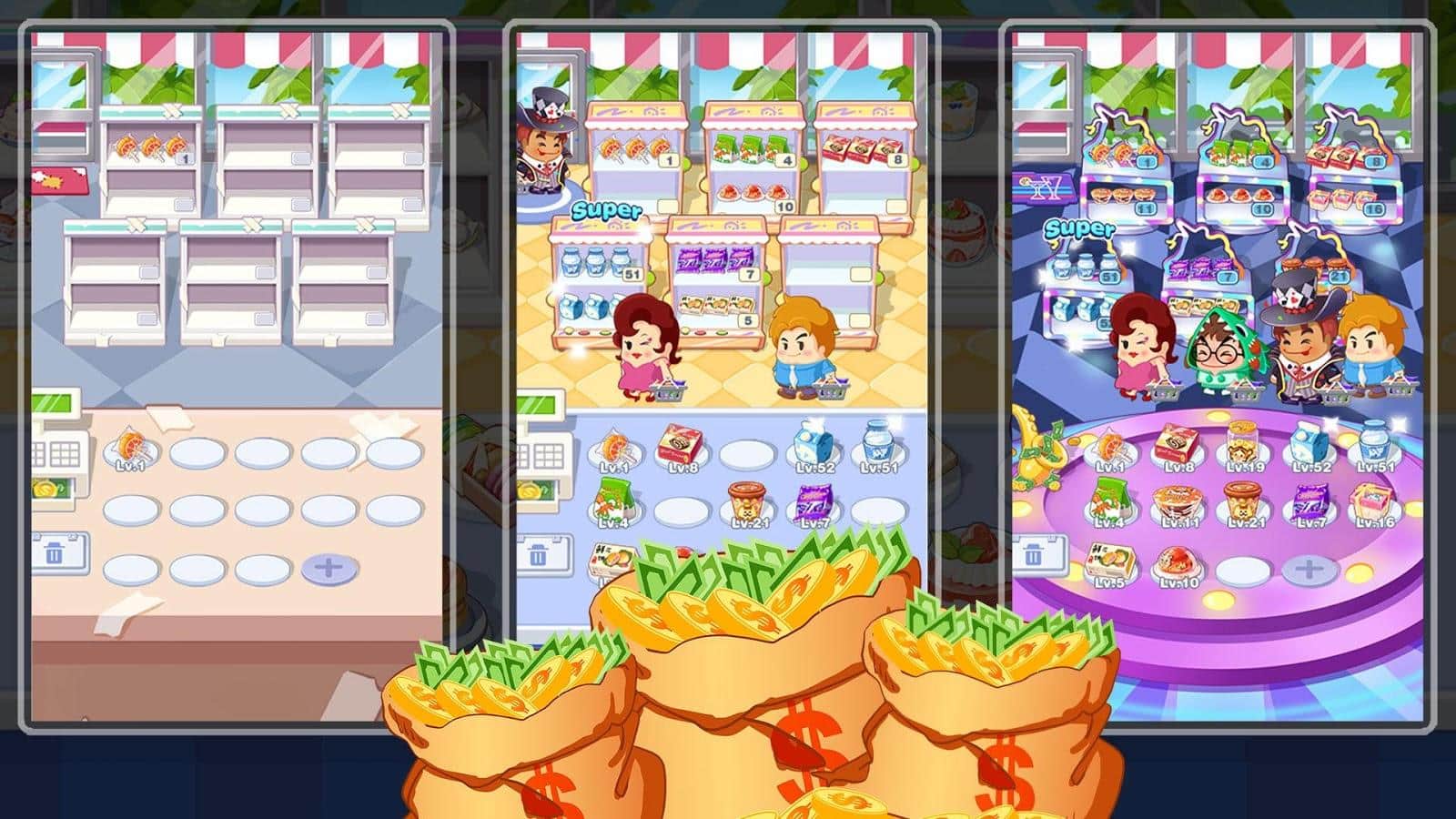Tap the Lv.10 jelly on the purple stage

point(1179,561)
